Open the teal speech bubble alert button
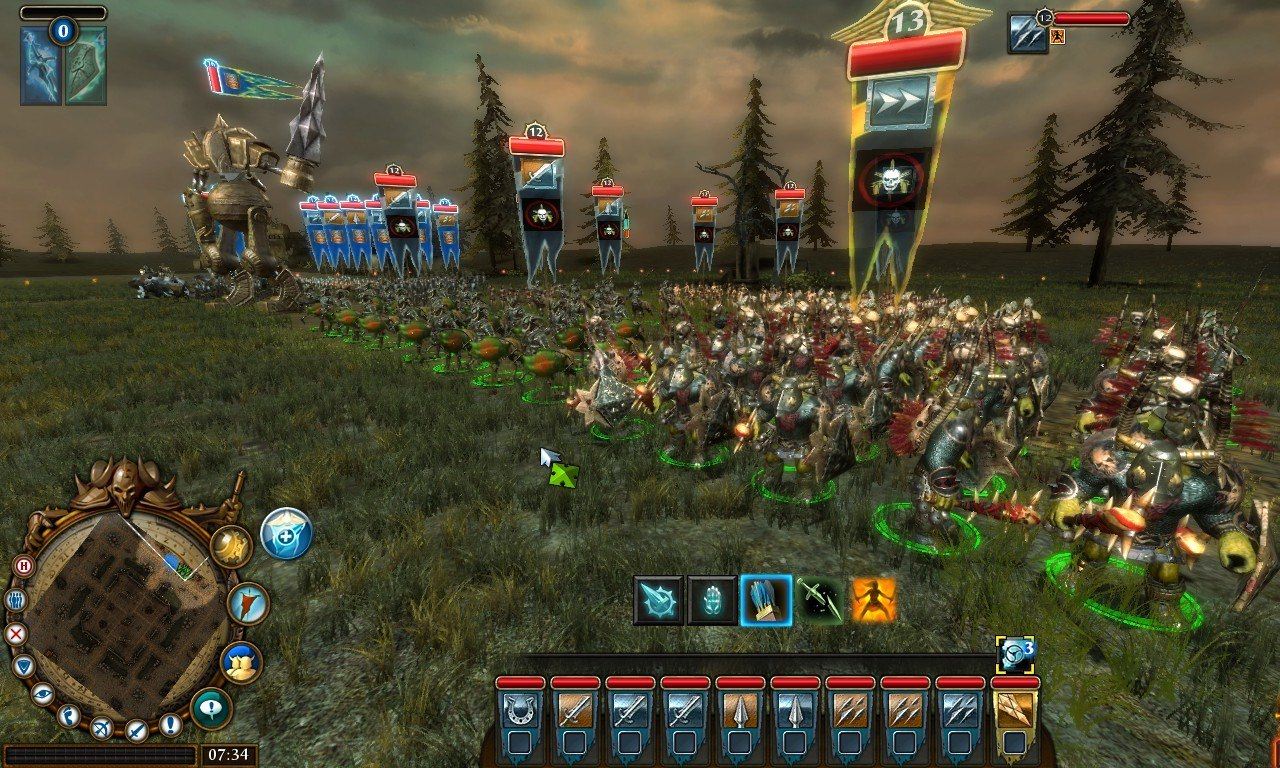 coord(211,708)
